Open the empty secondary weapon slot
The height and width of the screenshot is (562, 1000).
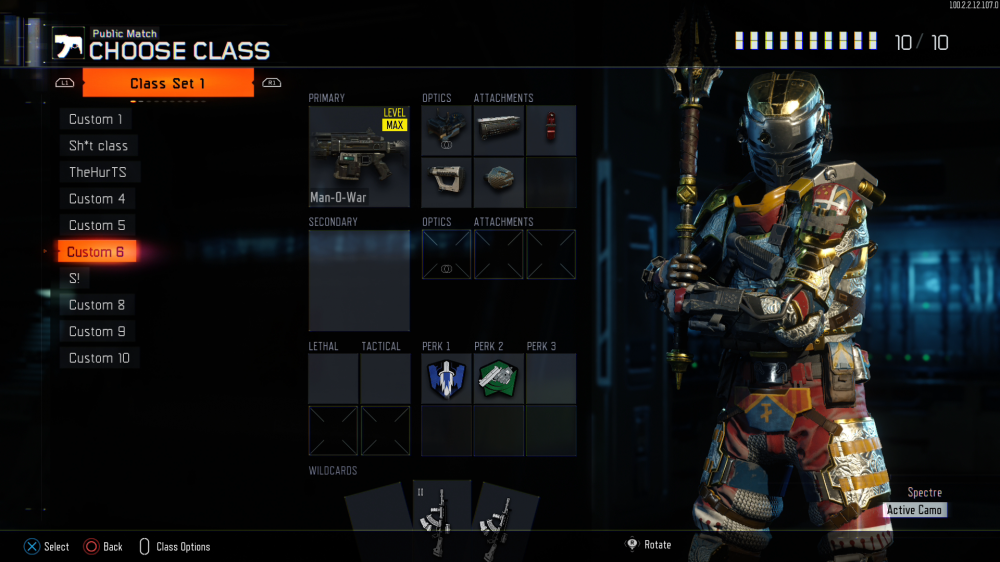pos(359,280)
